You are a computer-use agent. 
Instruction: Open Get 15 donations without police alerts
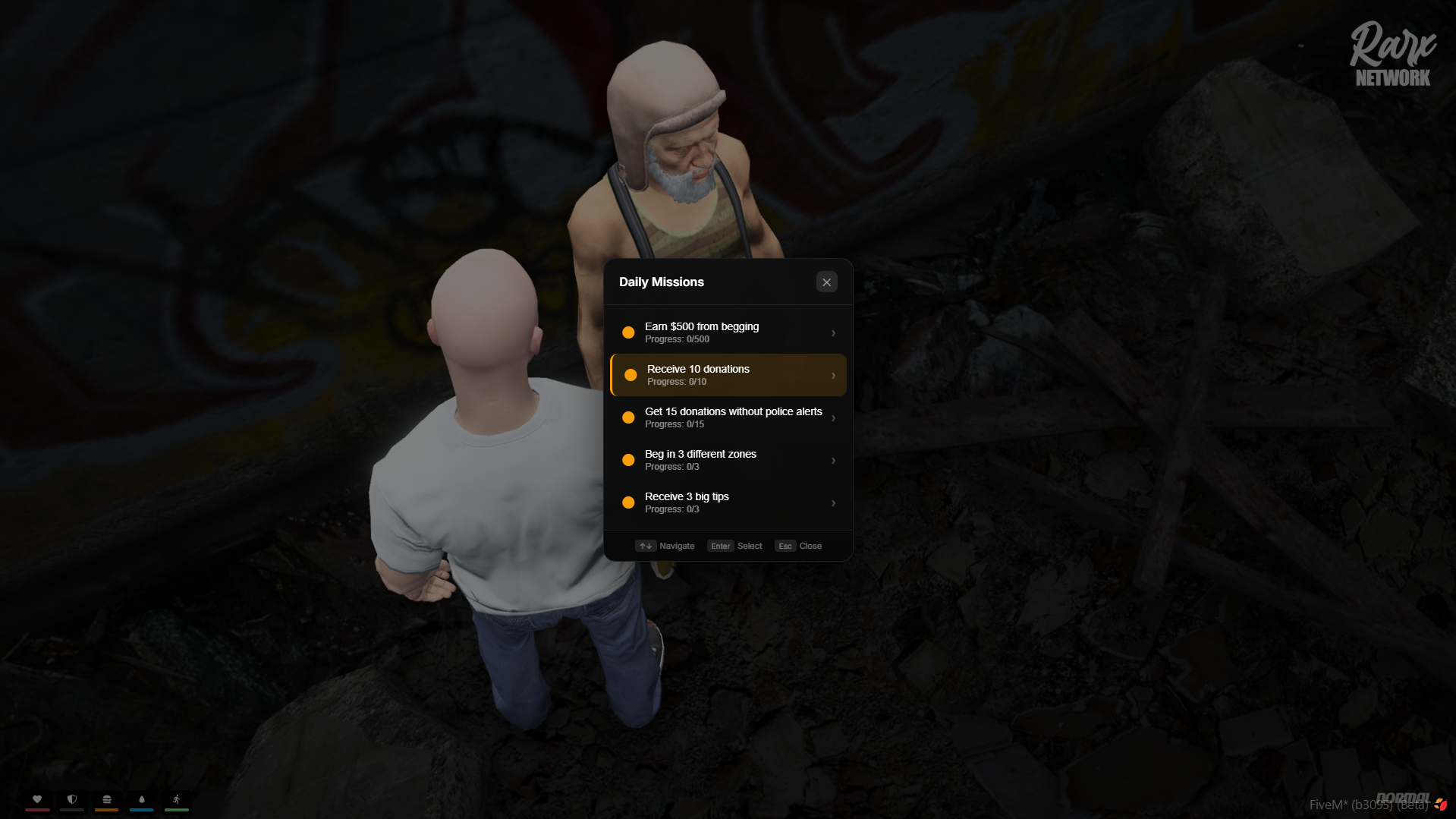[x=728, y=417]
